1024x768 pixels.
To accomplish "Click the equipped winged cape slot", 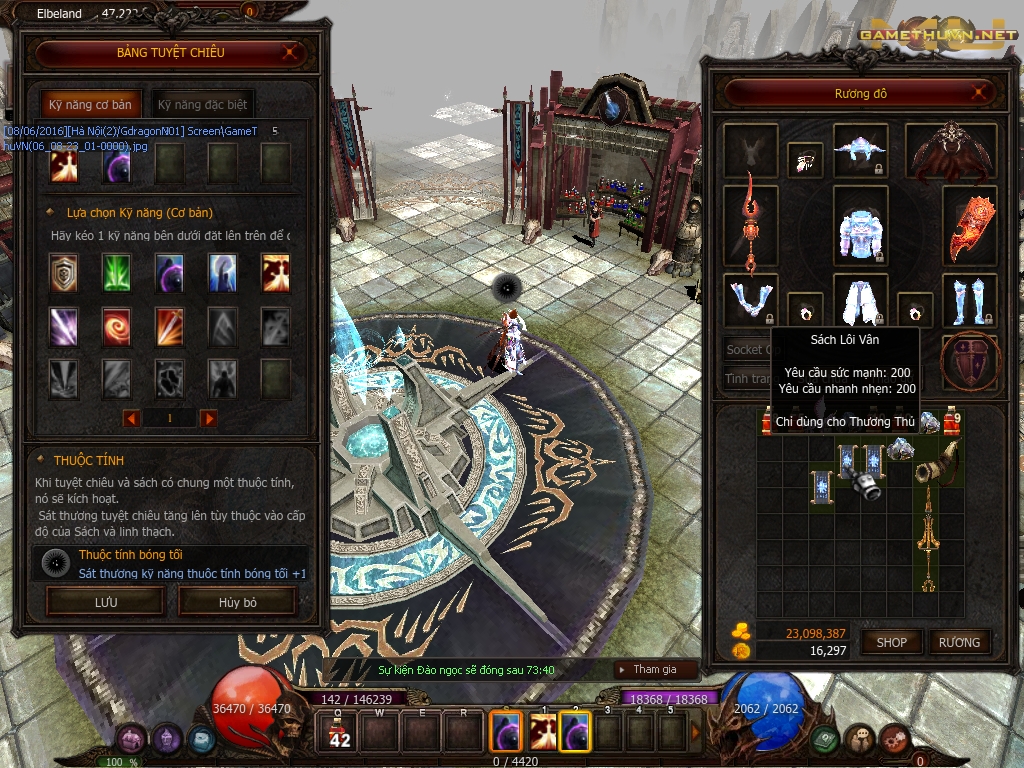I will point(951,150).
